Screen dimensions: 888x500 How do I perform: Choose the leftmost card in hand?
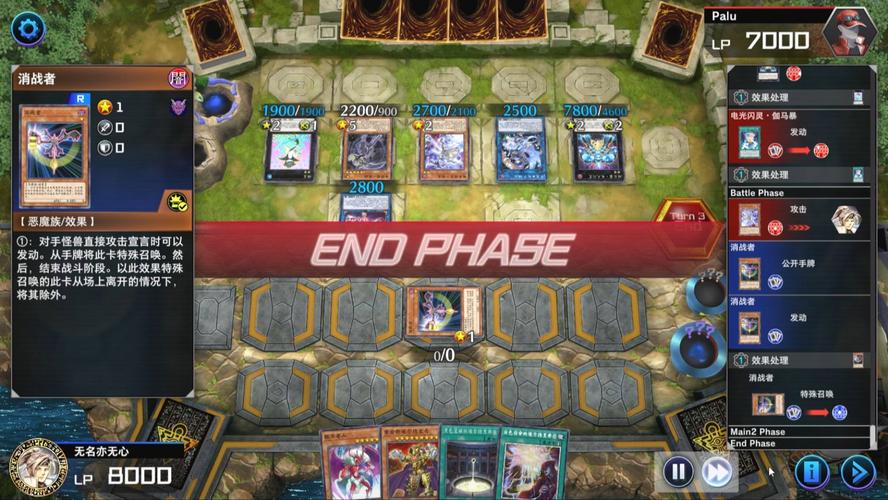point(348,465)
